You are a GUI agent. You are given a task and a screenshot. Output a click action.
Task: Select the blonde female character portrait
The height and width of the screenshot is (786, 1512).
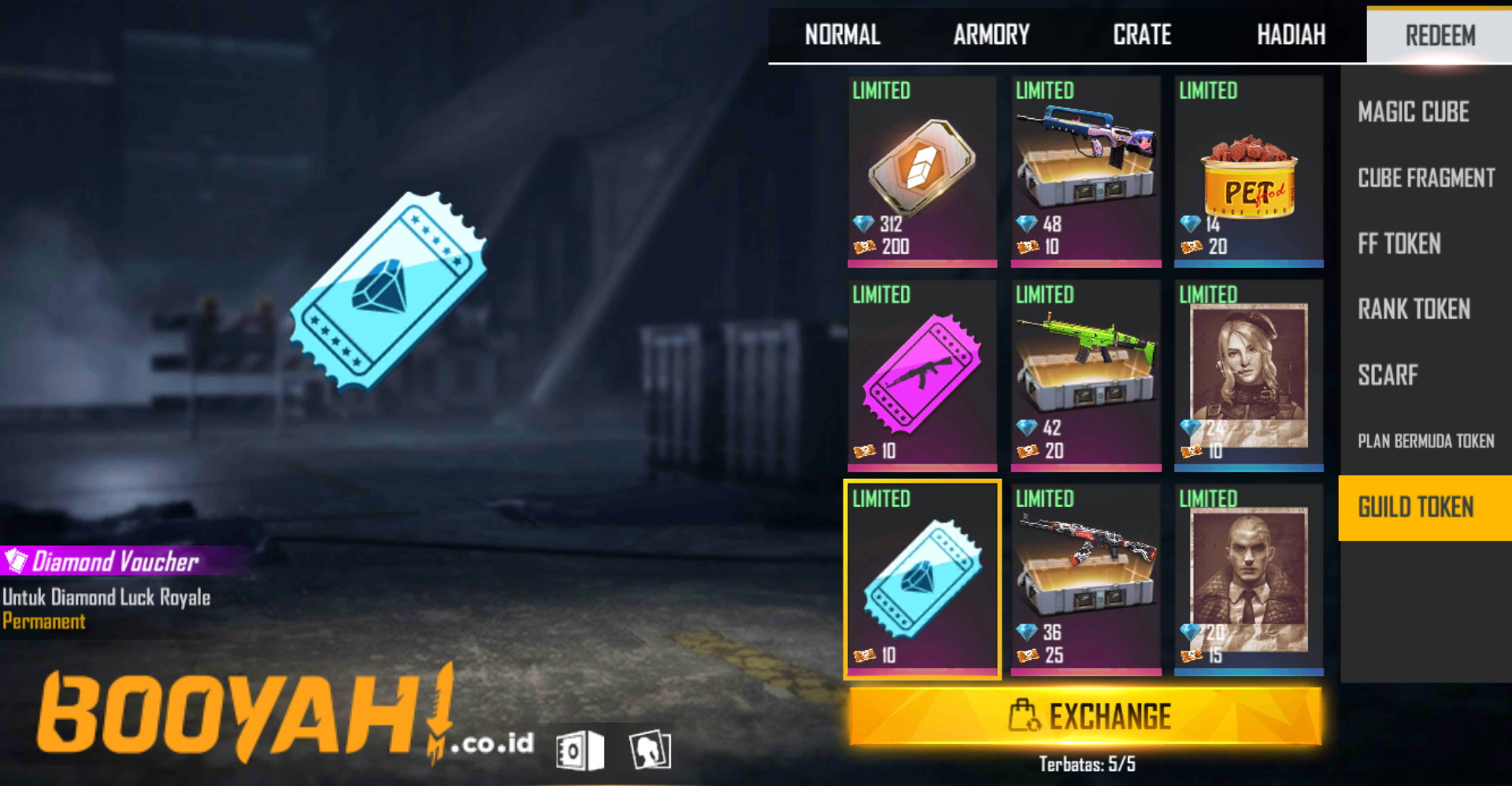point(1248,376)
